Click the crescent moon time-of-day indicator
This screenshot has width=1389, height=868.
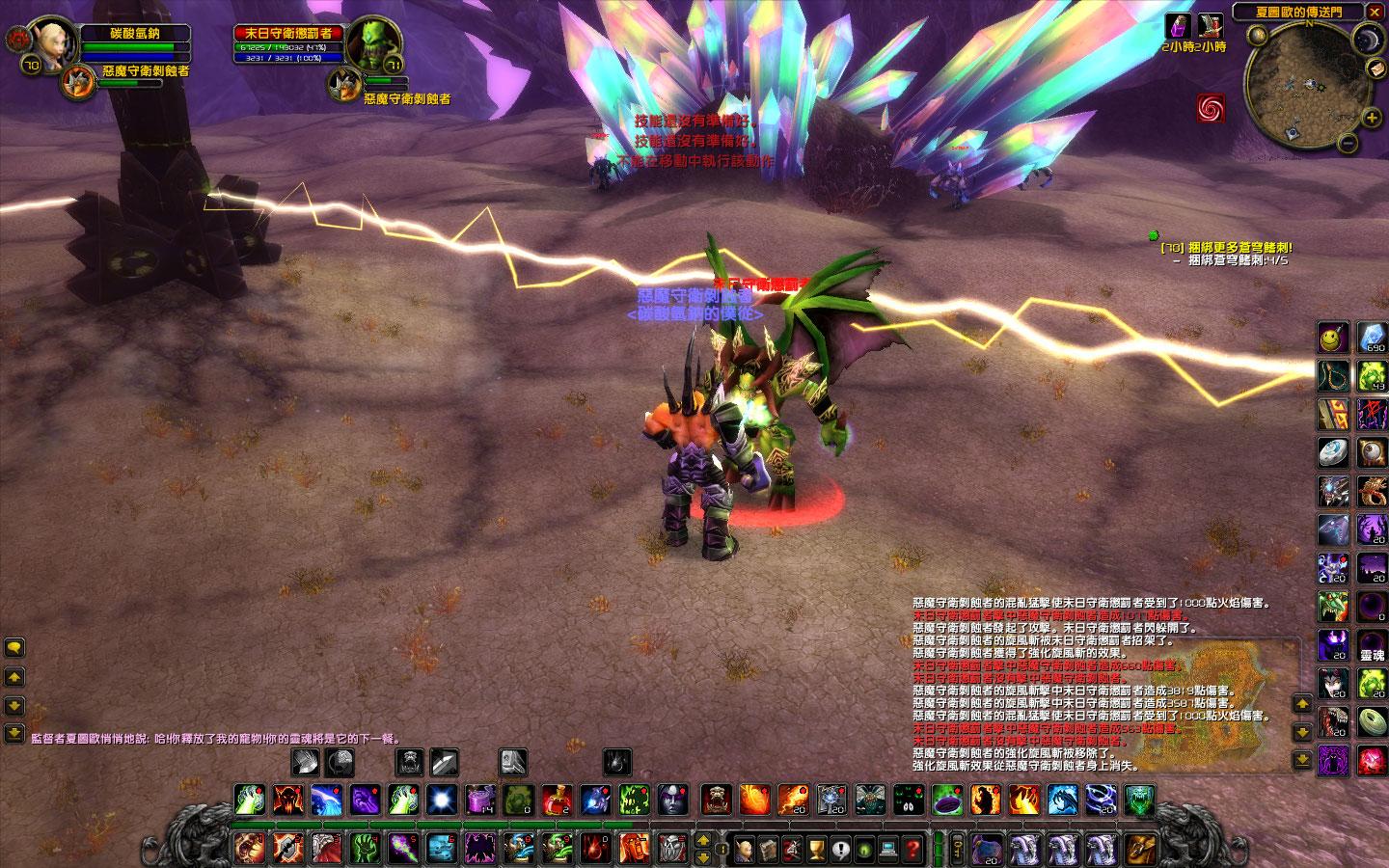(1368, 41)
